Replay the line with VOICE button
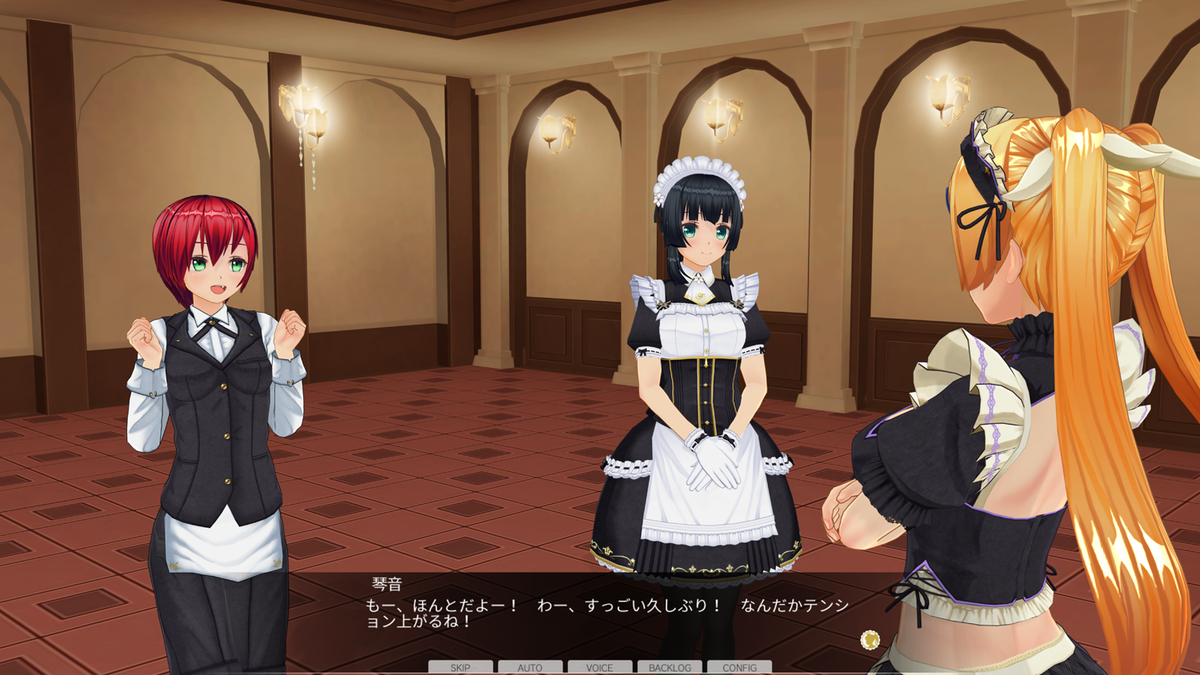The image size is (1200, 675). (x=600, y=667)
